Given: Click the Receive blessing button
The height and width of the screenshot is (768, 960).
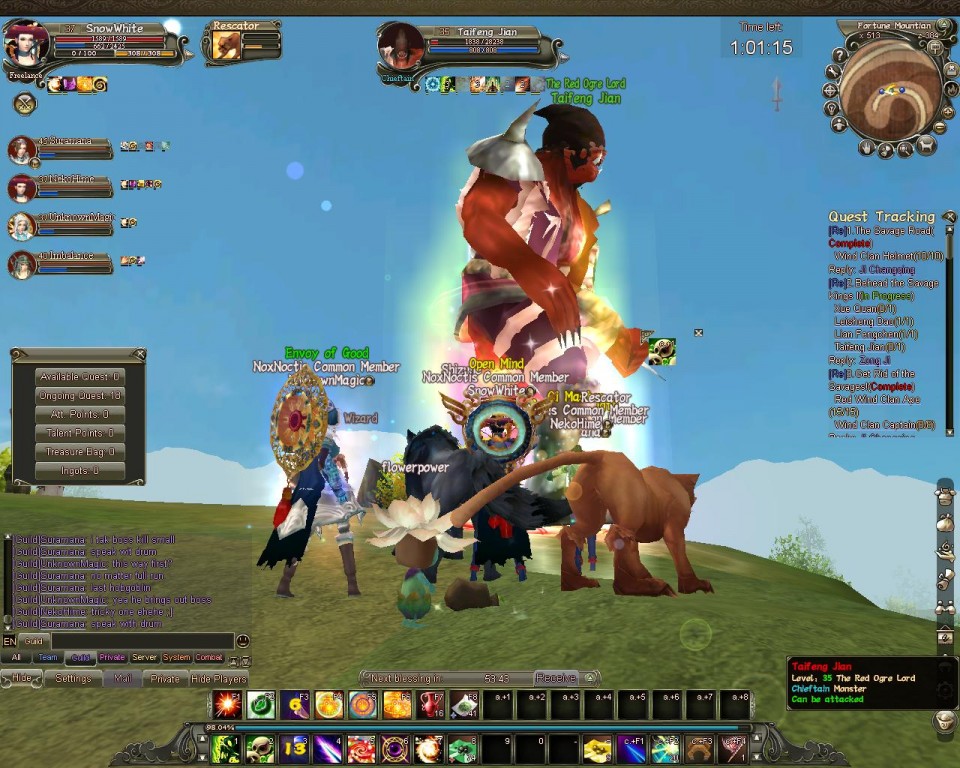Looking at the screenshot, I should 555,678.
